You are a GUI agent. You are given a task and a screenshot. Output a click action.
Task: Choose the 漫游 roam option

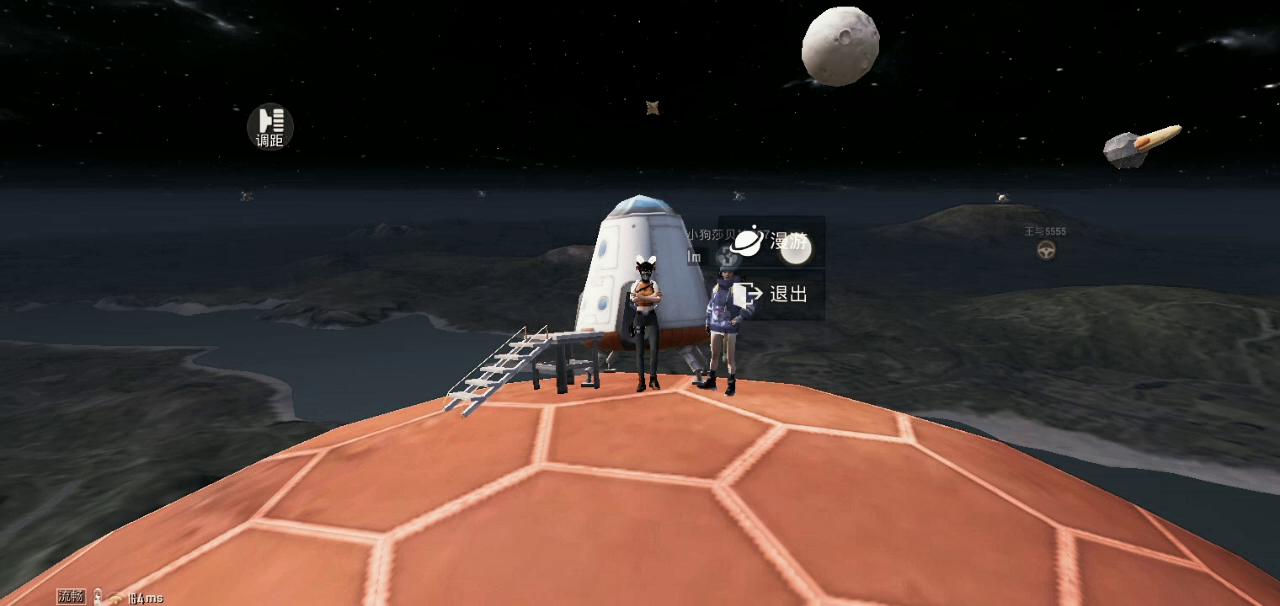tap(771, 242)
